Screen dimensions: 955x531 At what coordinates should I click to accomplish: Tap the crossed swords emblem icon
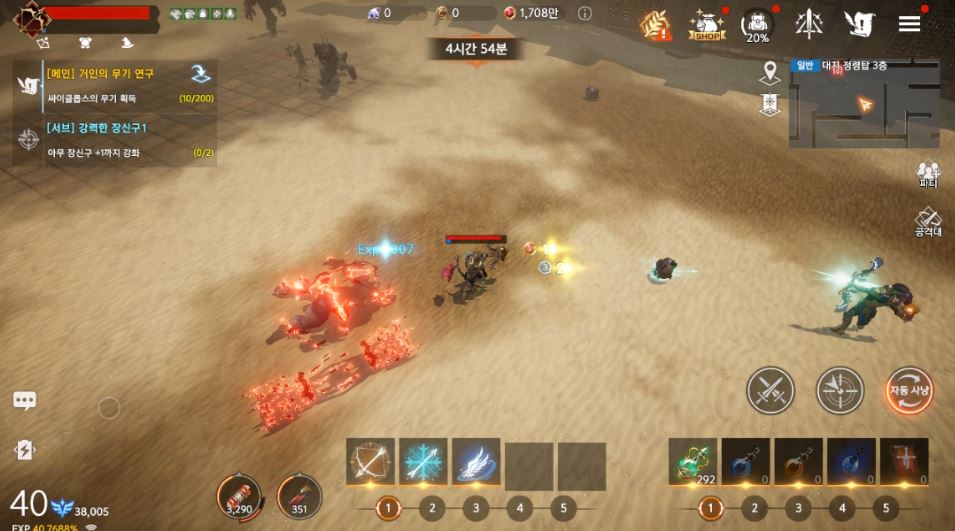click(808, 24)
